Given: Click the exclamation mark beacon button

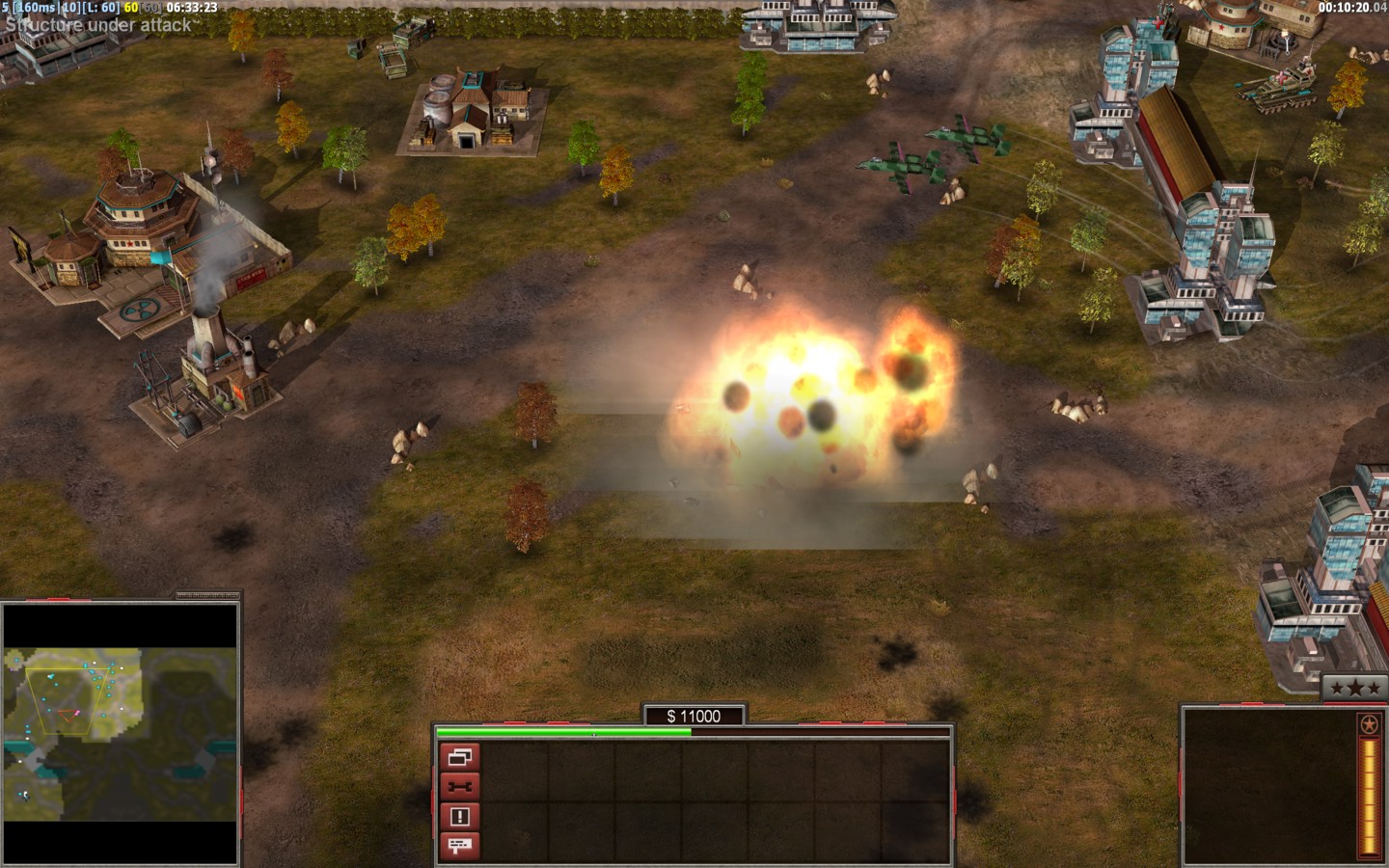Looking at the screenshot, I should coord(459,817).
